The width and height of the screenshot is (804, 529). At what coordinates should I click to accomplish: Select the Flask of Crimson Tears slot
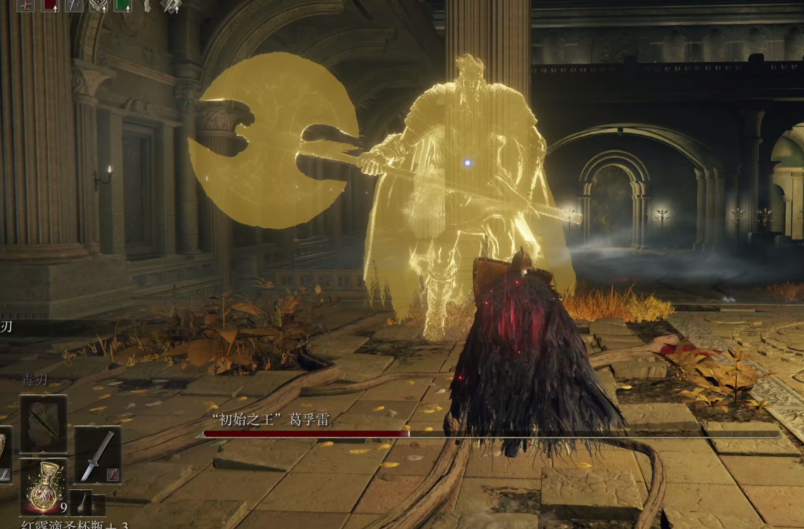(x=44, y=486)
